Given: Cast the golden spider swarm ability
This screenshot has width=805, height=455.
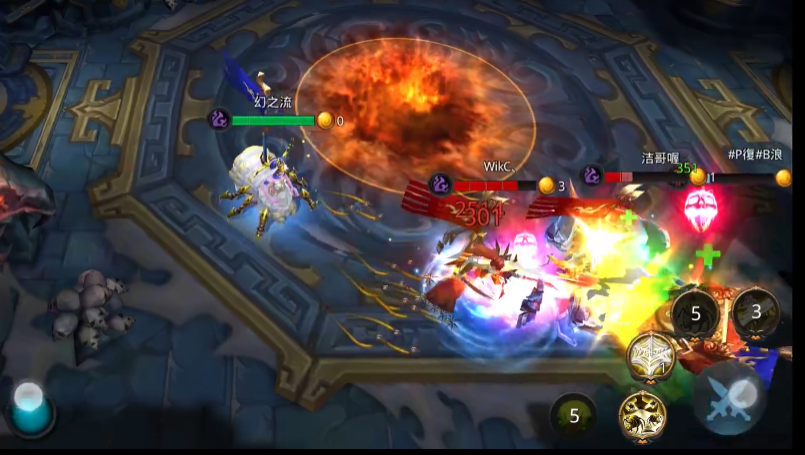Looking at the screenshot, I should click(x=642, y=412).
